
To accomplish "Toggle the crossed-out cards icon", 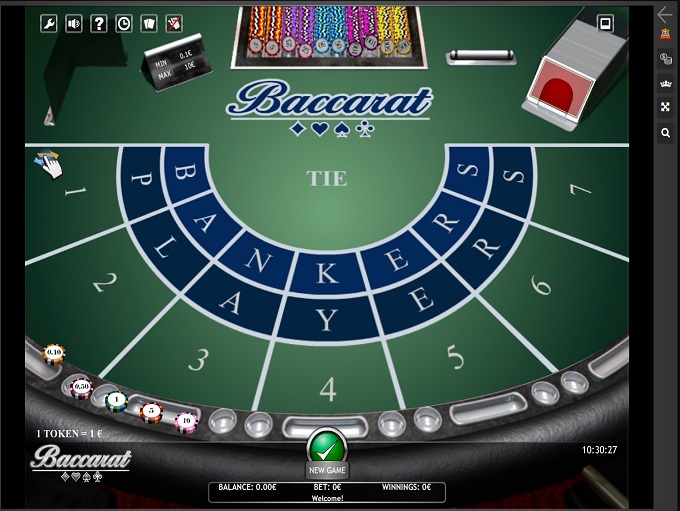I will point(174,23).
